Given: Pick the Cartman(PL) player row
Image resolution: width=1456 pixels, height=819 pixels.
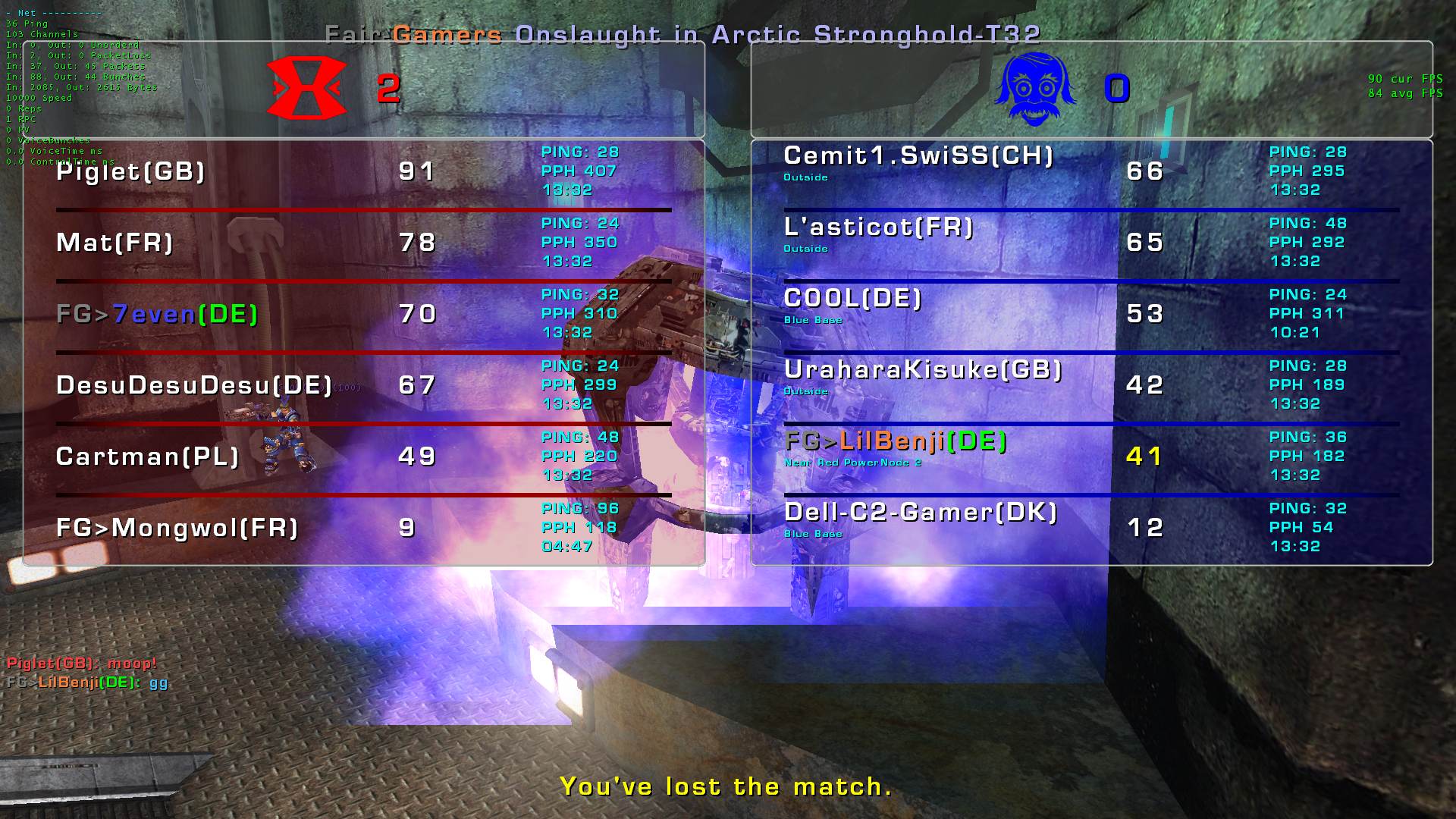Looking at the screenshot, I should pyautogui.click(x=147, y=457).
